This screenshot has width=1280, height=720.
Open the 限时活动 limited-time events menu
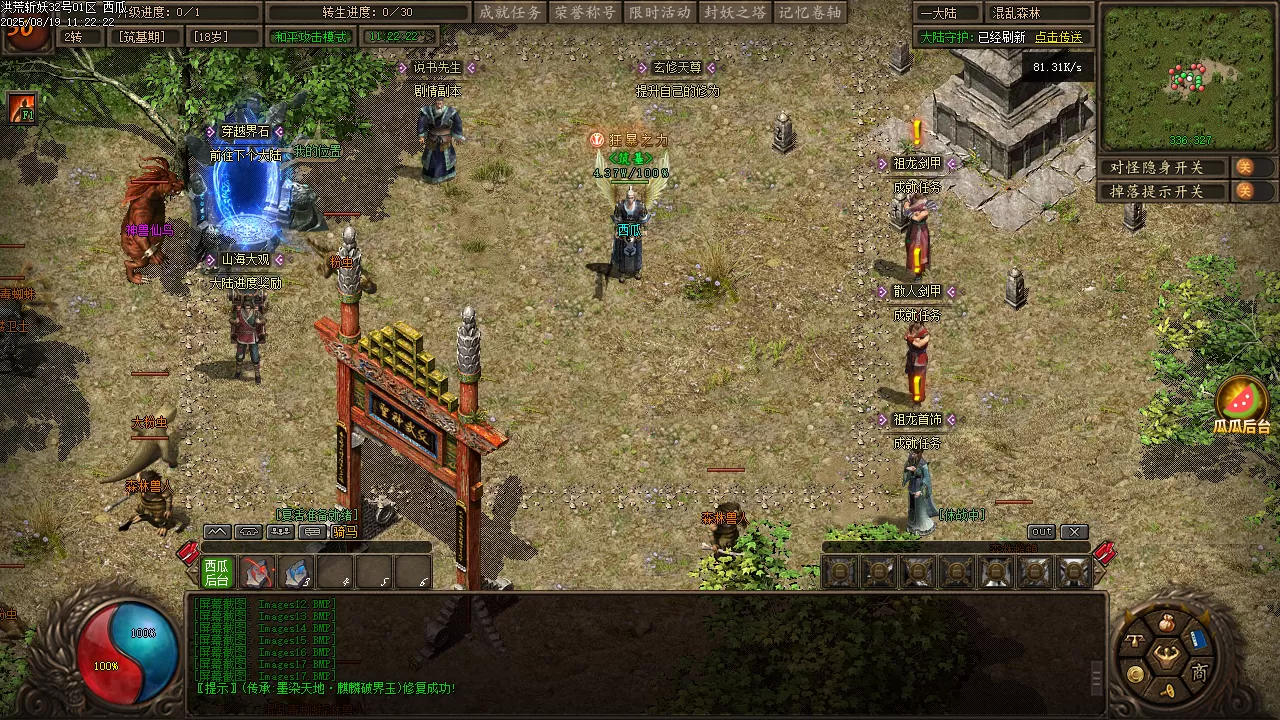(660, 13)
